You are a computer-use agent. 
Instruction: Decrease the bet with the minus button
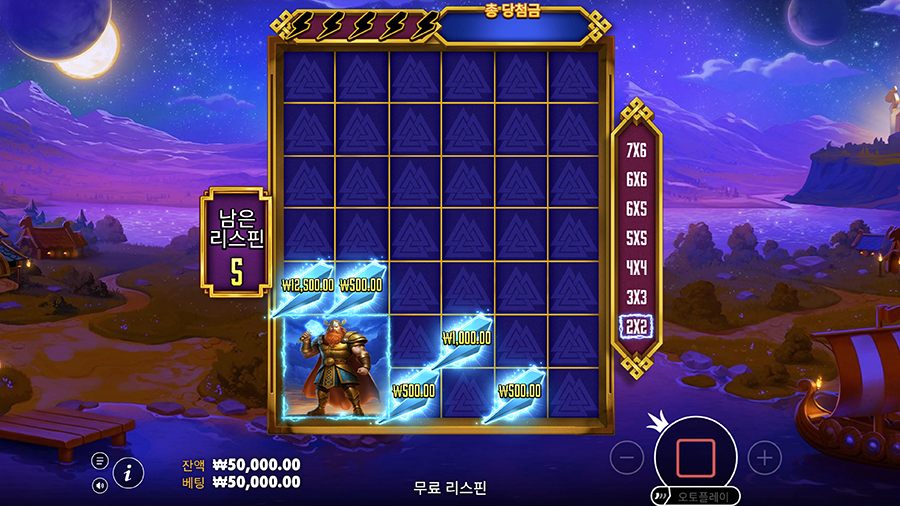coord(627,458)
